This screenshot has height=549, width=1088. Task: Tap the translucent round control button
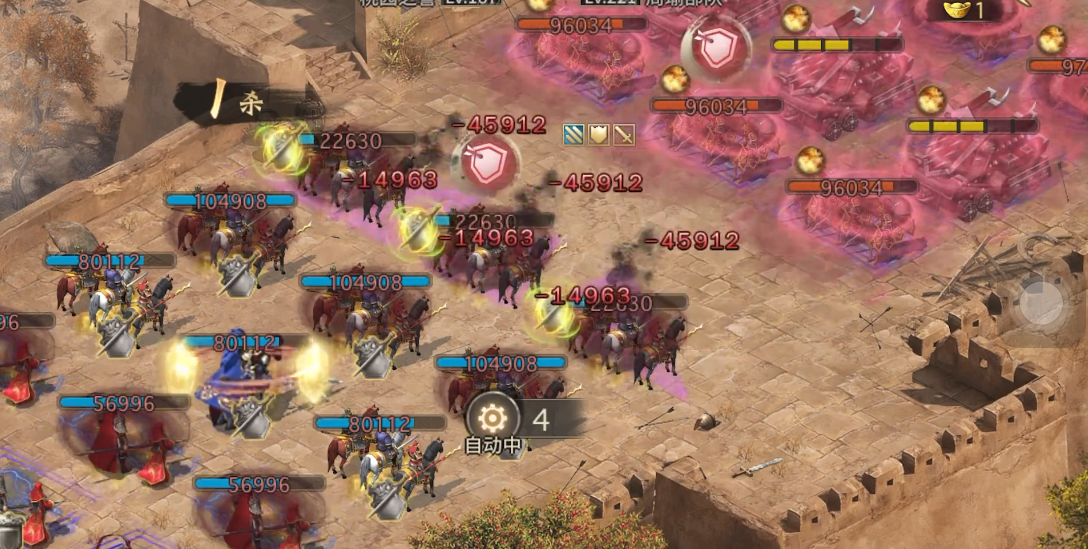tap(1041, 301)
